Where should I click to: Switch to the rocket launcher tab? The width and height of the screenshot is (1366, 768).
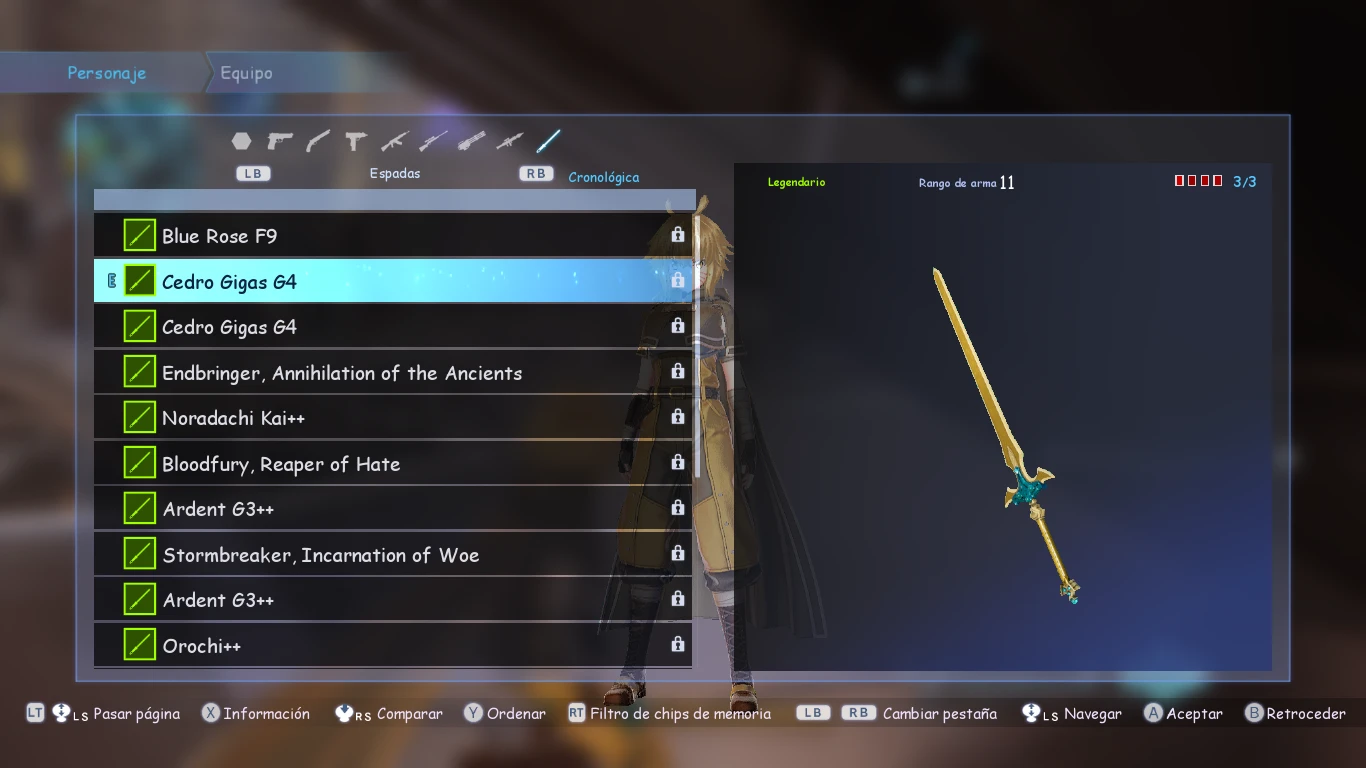(x=509, y=142)
